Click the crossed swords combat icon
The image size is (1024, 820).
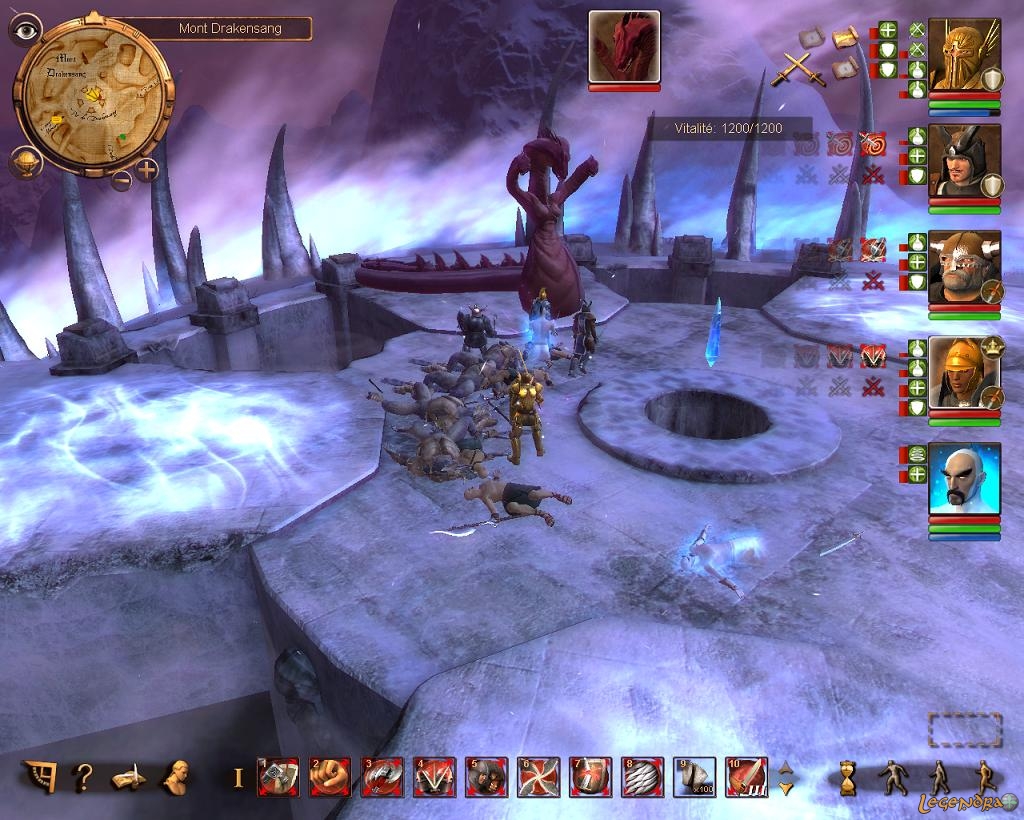(797, 68)
